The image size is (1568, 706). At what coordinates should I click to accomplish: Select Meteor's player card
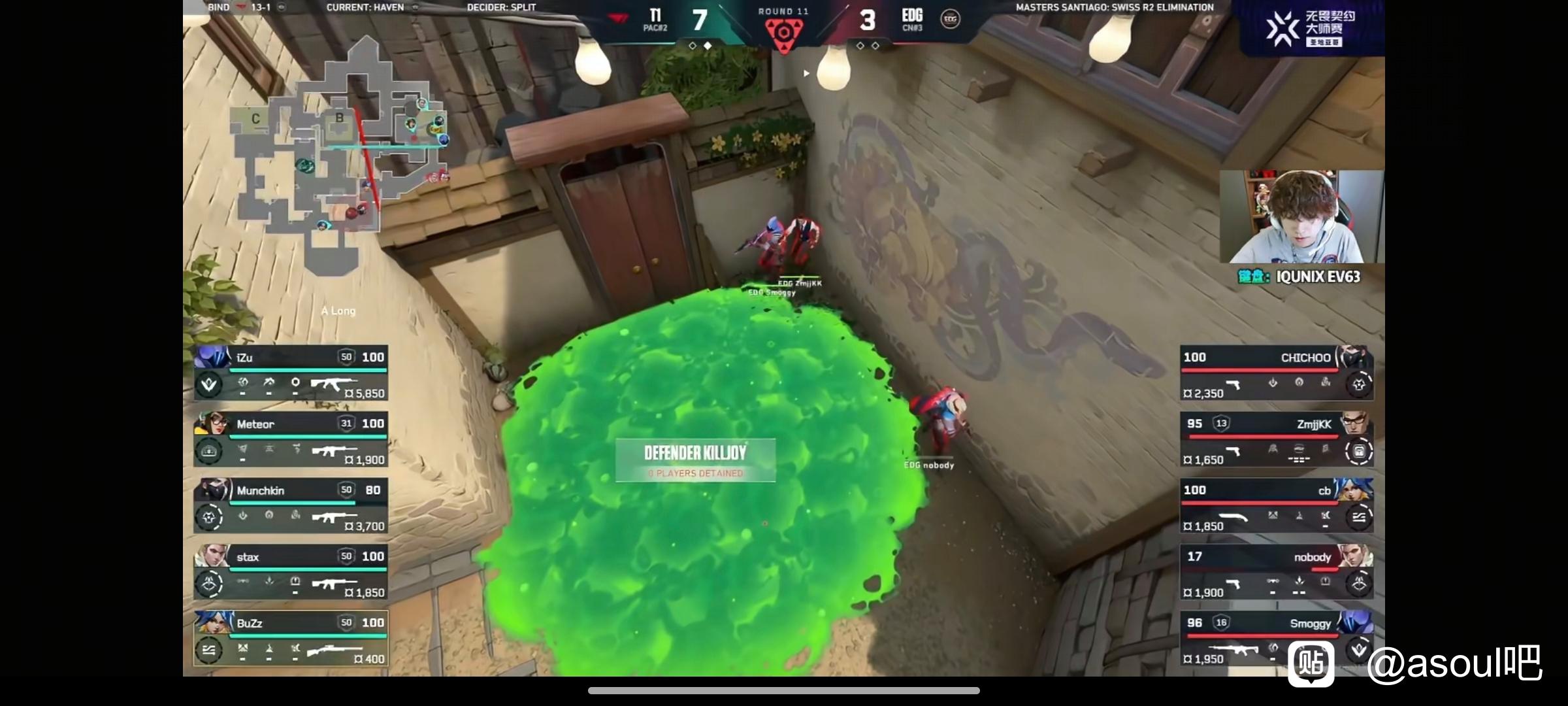coord(291,439)
